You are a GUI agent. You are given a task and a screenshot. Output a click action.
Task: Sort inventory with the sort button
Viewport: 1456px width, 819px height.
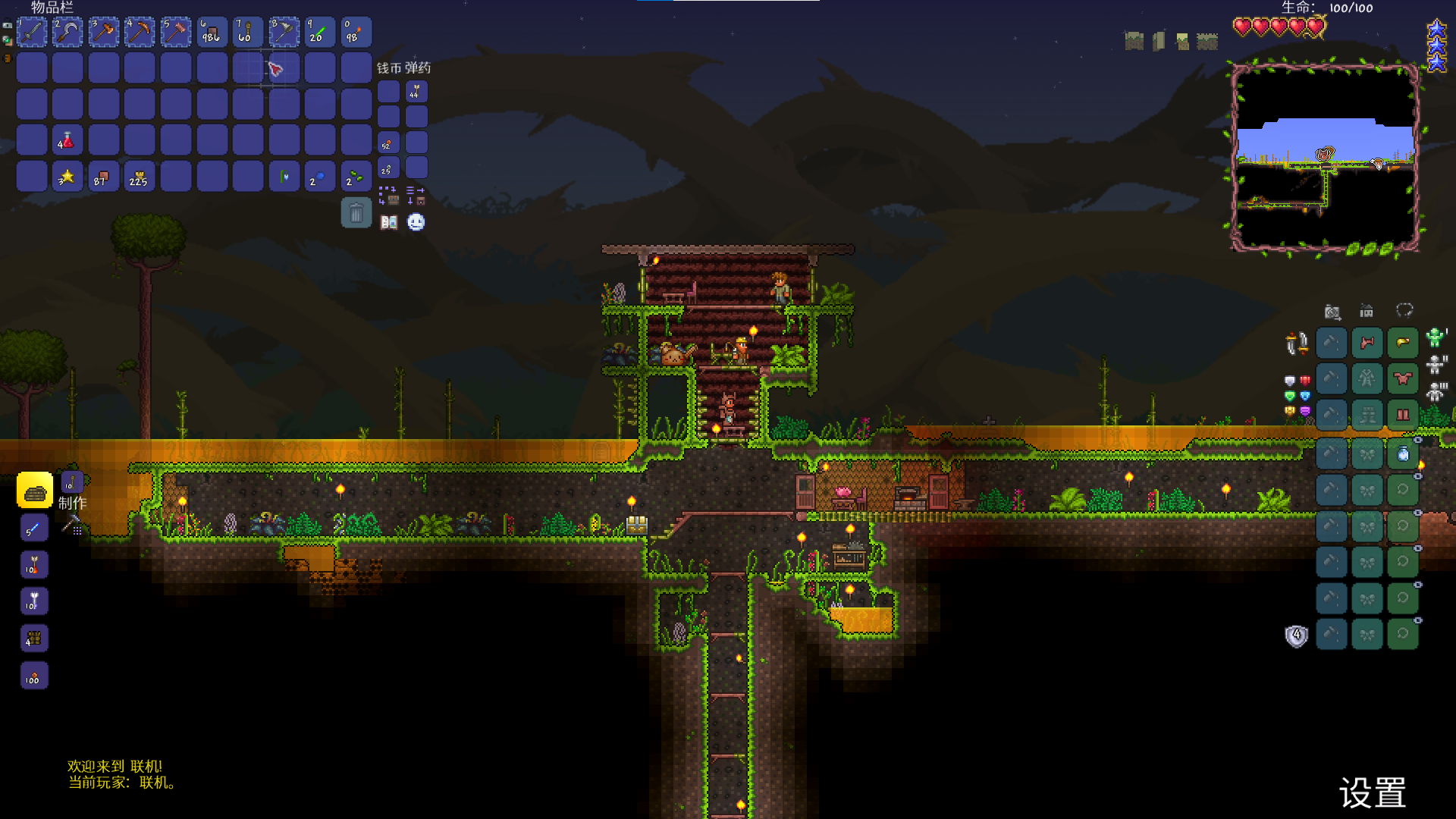[x=416, y=196]
